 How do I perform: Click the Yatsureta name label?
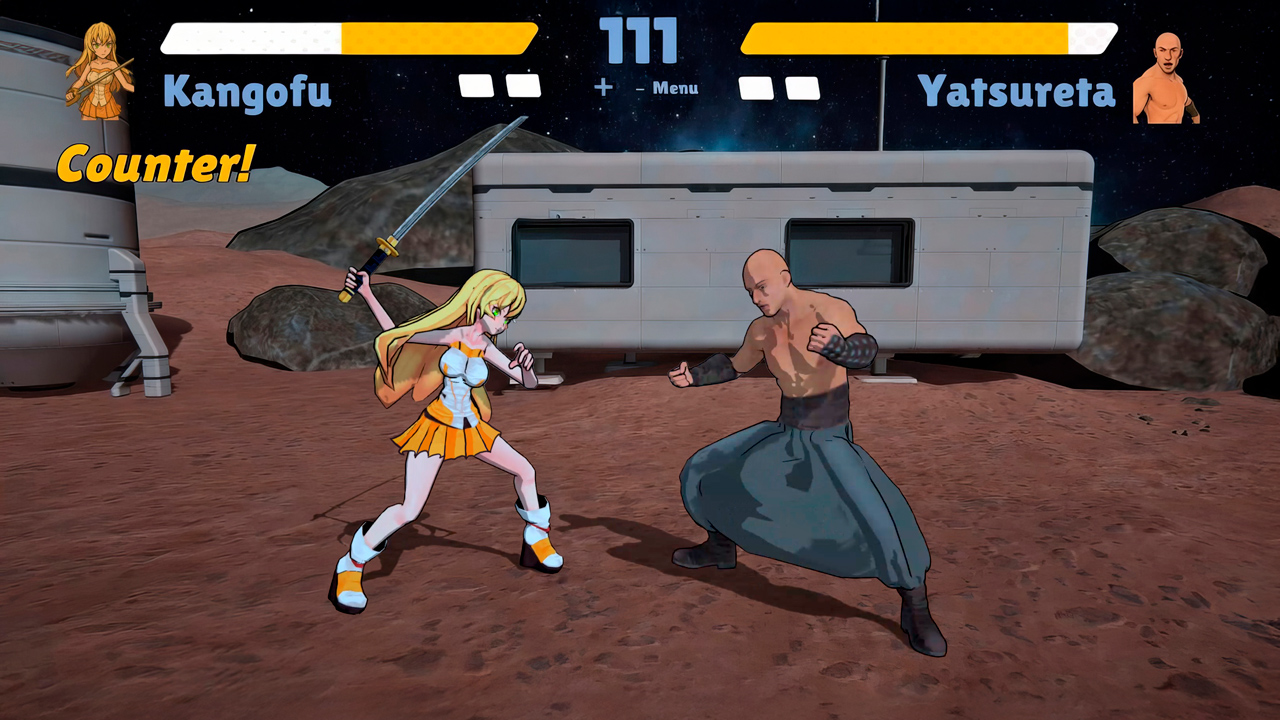click(x=1016, y=90)
